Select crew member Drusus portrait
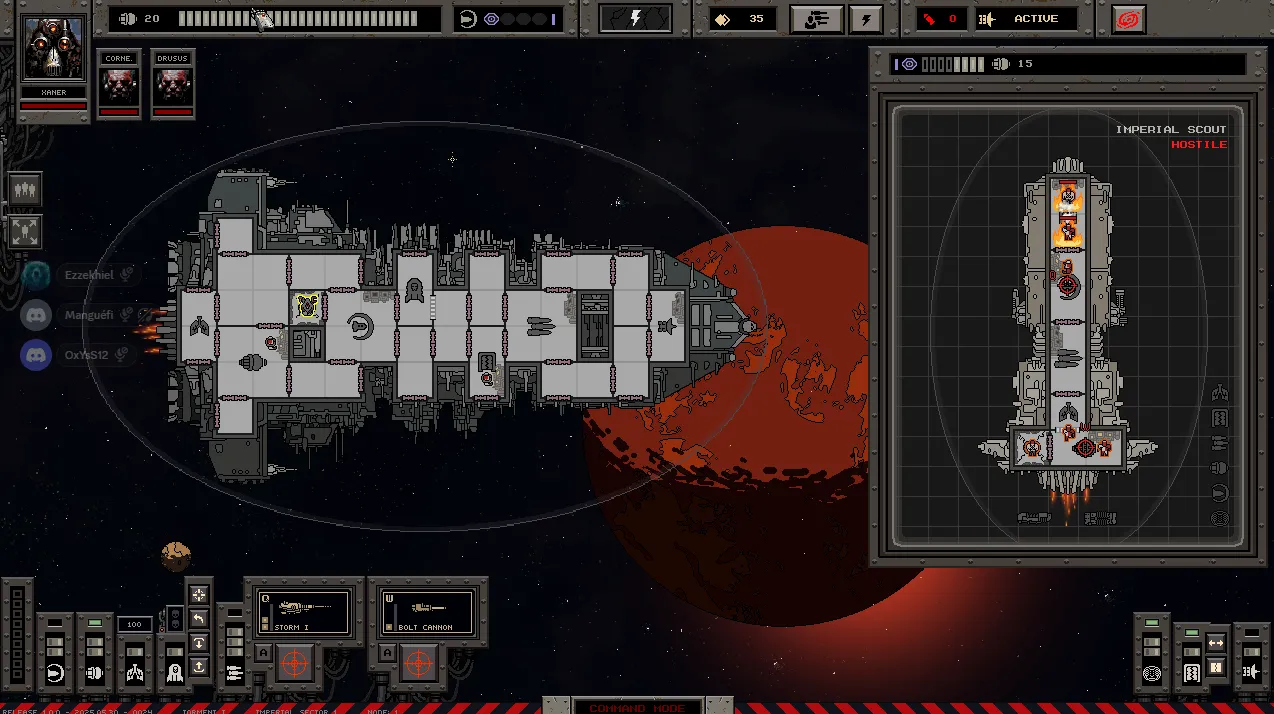Viewport: 1274px width, 714px height. (x=173, y=80)
